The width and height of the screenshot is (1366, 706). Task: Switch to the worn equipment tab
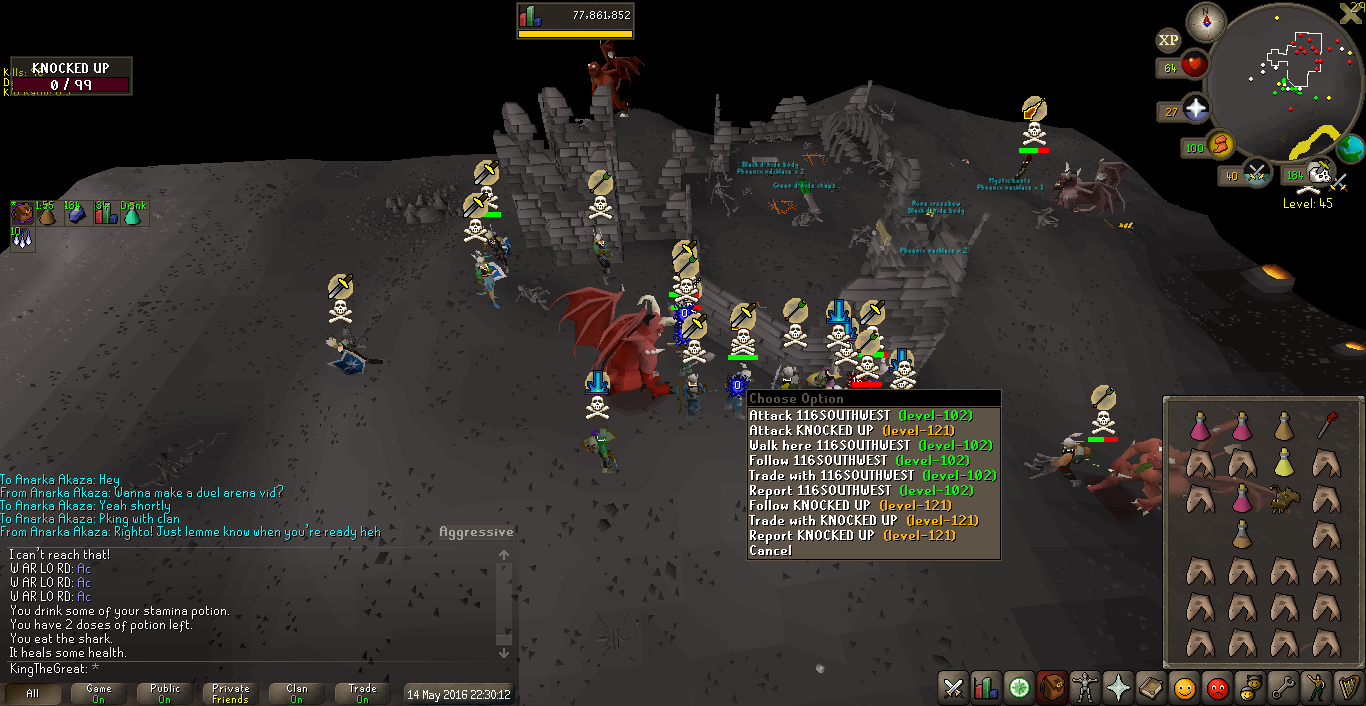point(1083,688)
